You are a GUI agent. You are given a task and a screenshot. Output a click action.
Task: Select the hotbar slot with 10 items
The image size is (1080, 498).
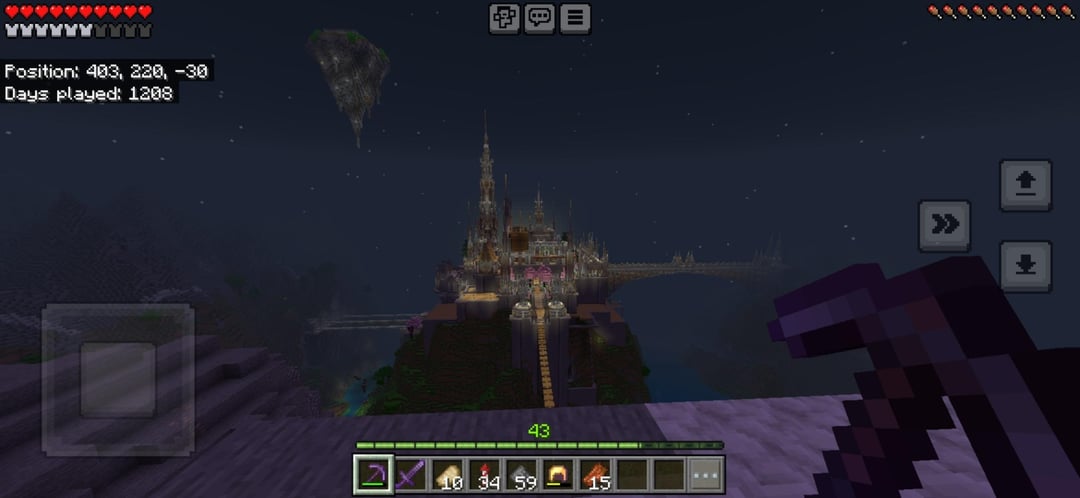pos(447,474)
